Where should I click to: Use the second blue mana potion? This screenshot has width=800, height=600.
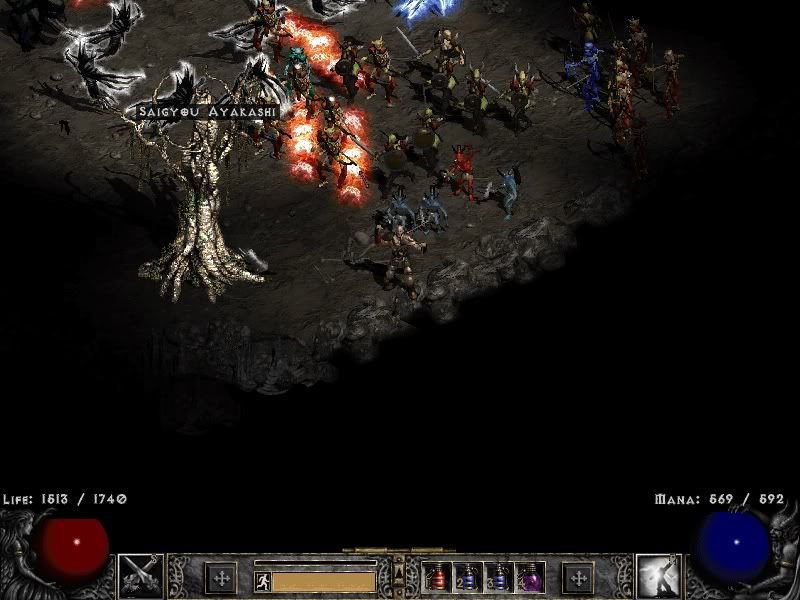point(498,578)
